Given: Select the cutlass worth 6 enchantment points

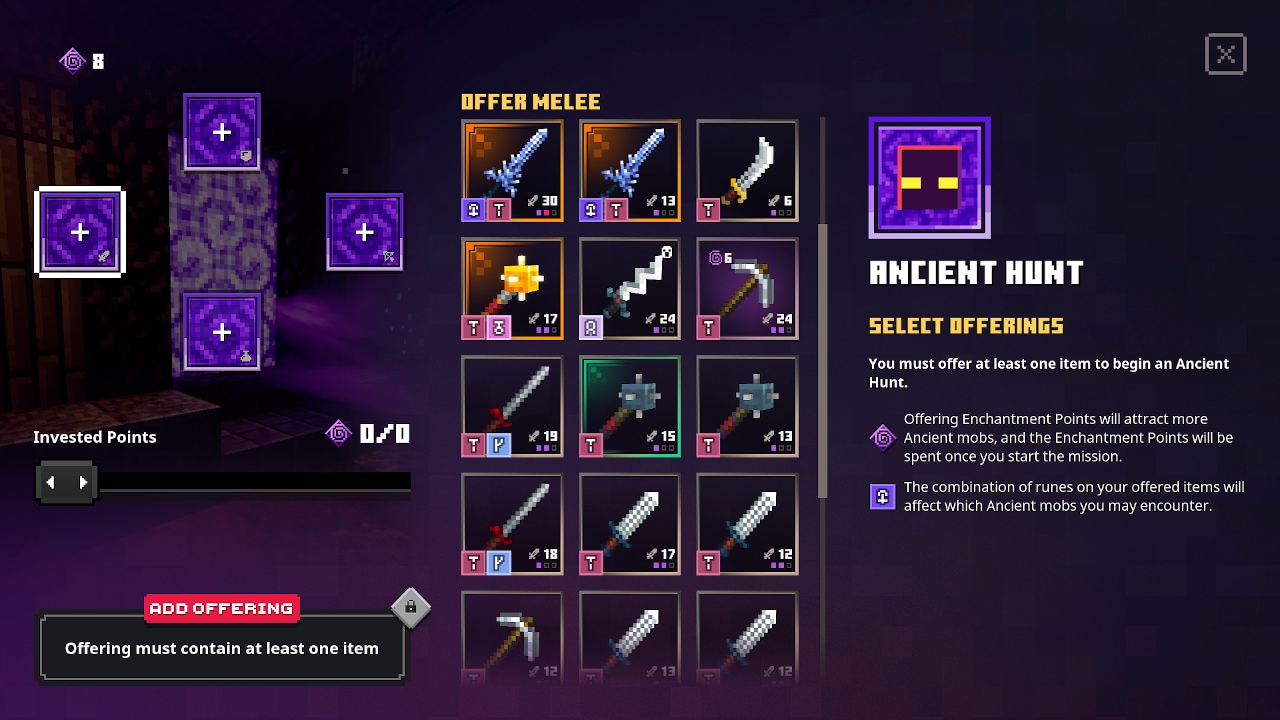Looking at the screenshot, I should tap(746, 172).
